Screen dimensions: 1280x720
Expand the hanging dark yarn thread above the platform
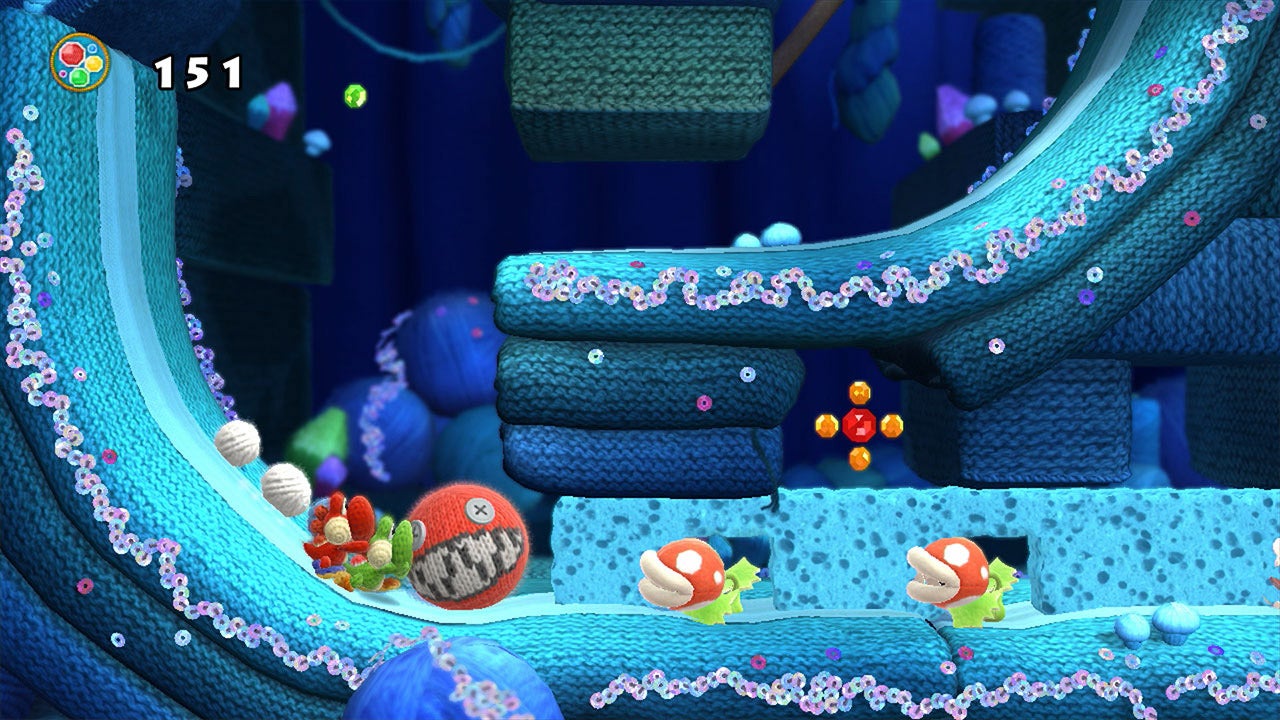coord(775,490)
